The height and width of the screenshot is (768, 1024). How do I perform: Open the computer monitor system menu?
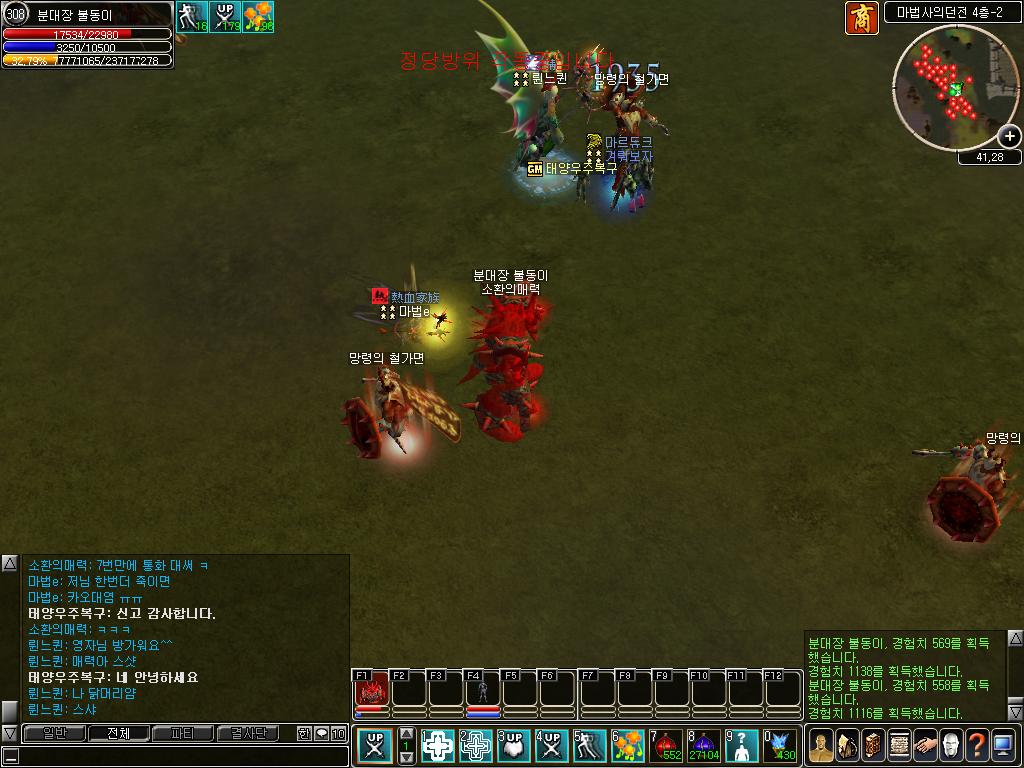[x=1002, y=746]
